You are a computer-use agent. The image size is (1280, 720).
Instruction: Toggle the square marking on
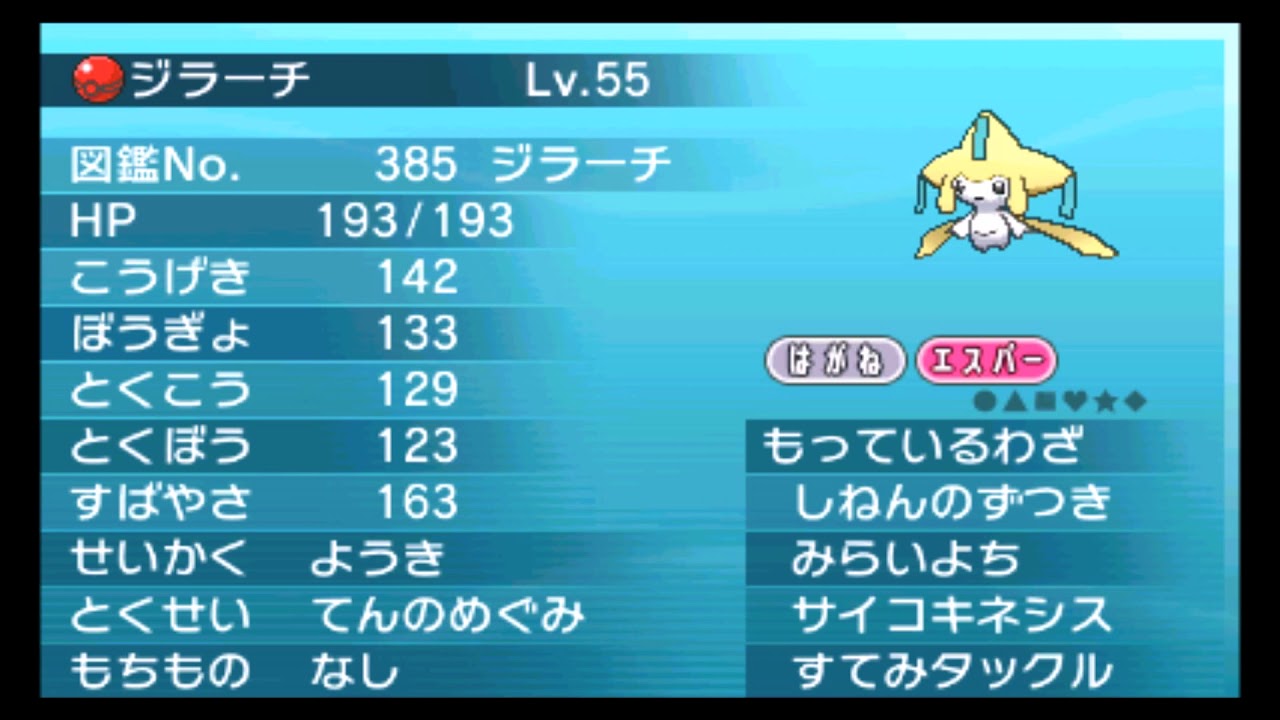coord(1045,400)
